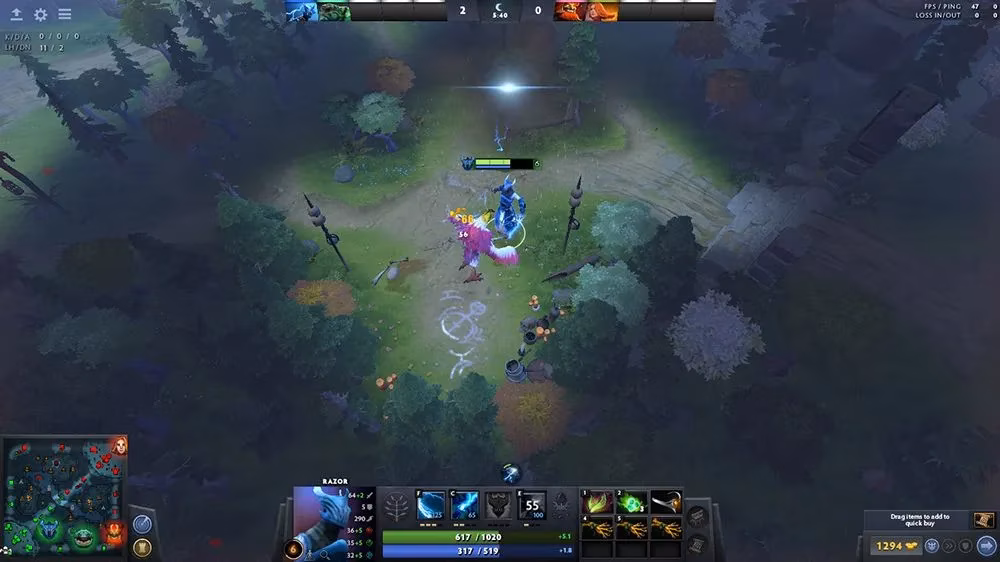Open the shop via the gold counter
Image resolution: width=1000 pixels, height=562 pixels.
[888, 546]
